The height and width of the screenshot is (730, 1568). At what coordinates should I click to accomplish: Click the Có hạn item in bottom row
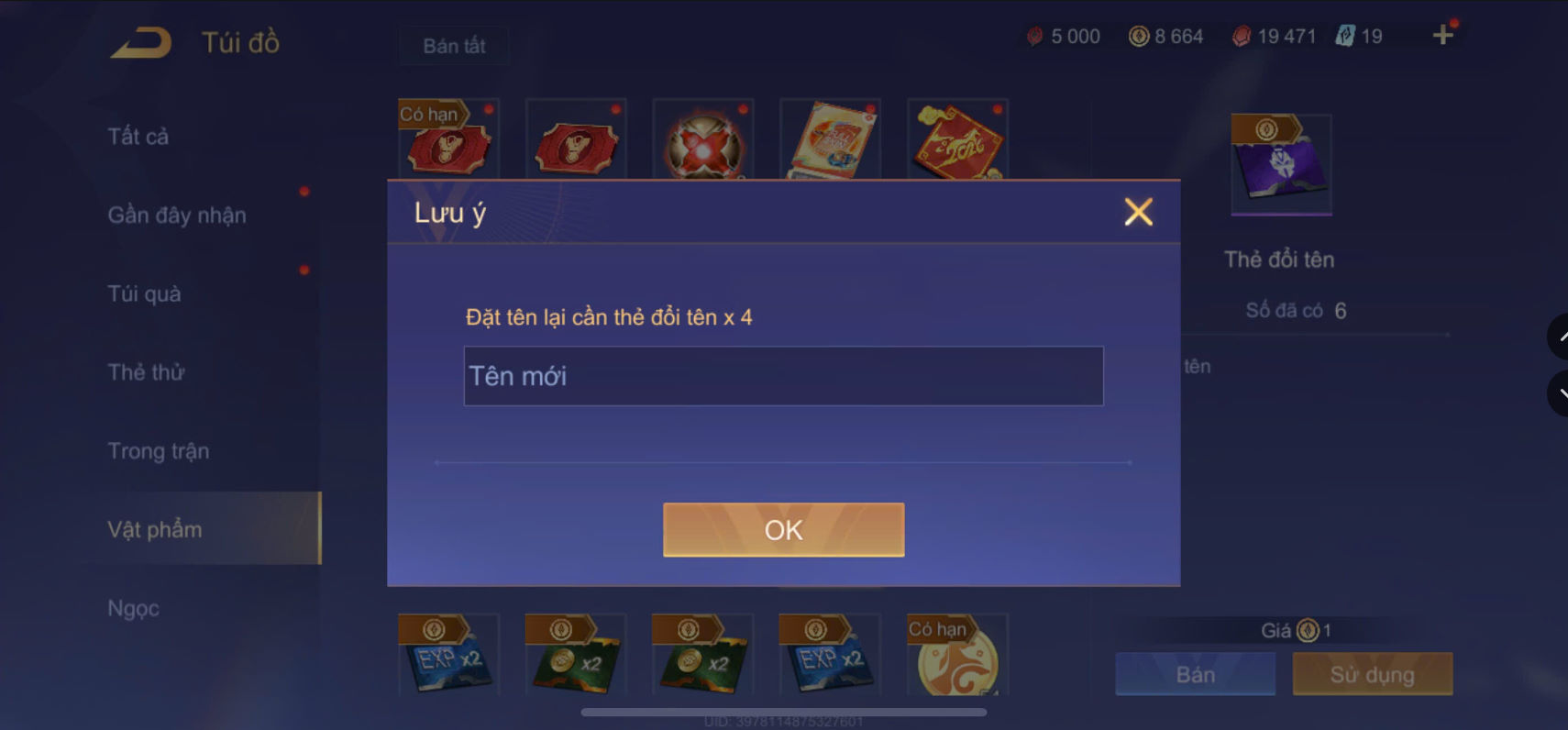956,654
